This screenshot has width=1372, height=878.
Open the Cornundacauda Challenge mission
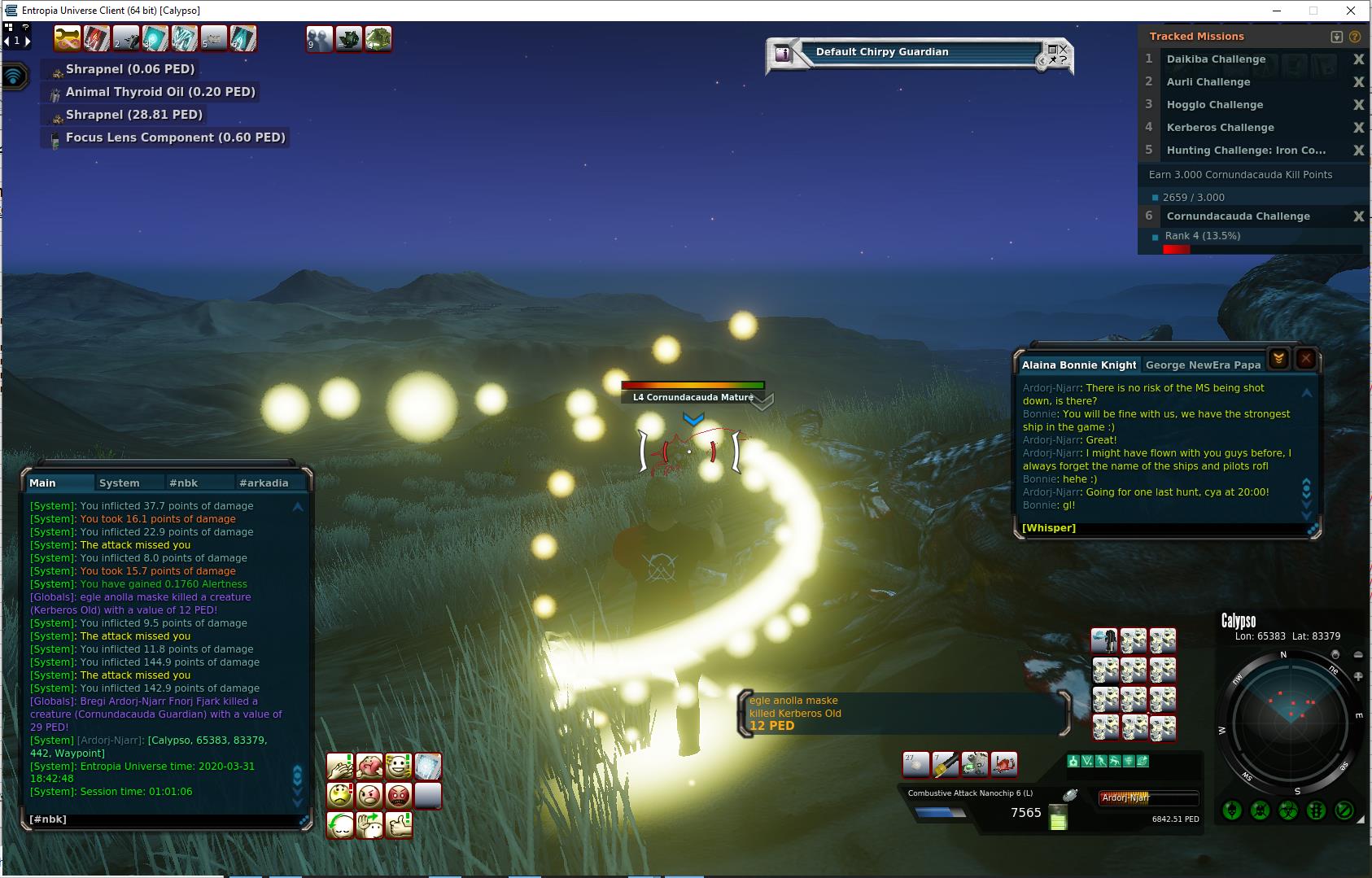(1238, 216)
